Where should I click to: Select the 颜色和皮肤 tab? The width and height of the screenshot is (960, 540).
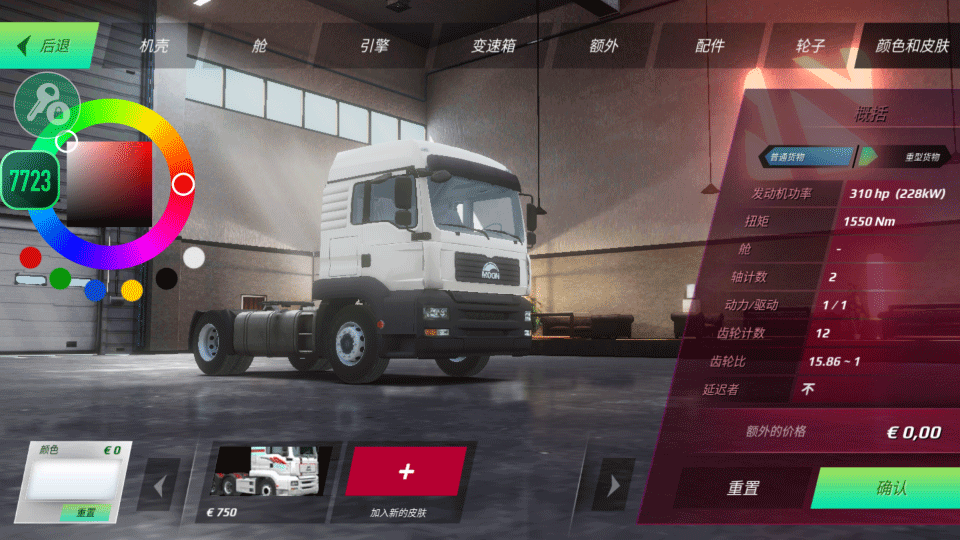[911, 46]
